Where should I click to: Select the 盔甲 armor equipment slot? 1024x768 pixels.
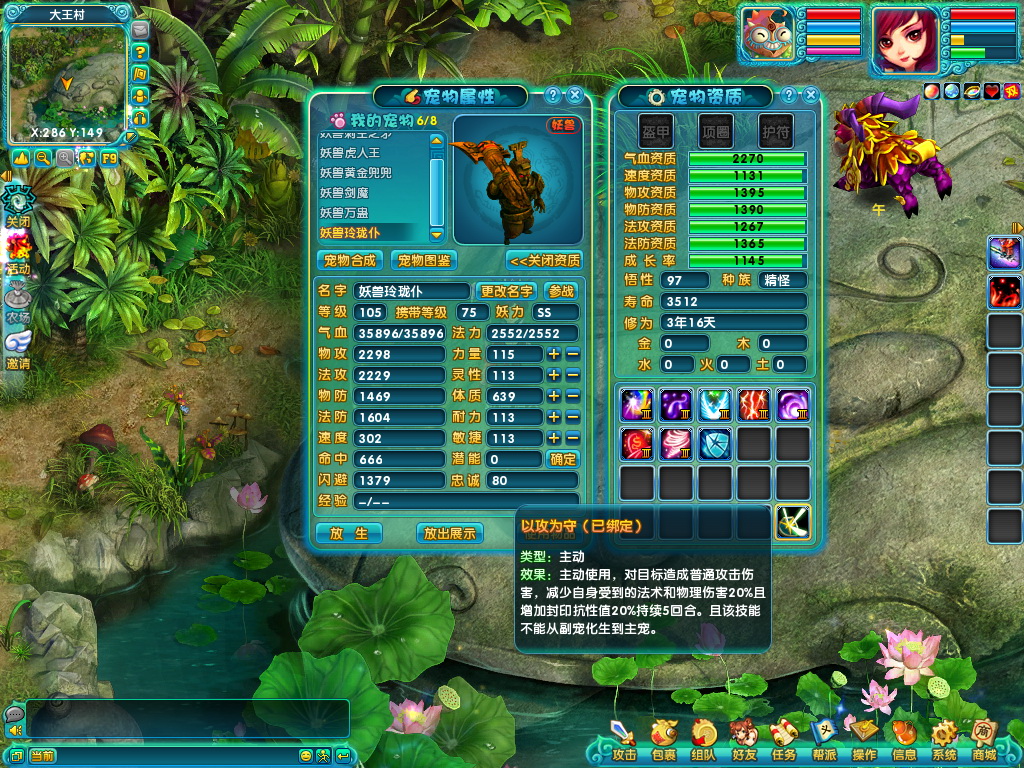pyautogui.click(x=657, y=130)
